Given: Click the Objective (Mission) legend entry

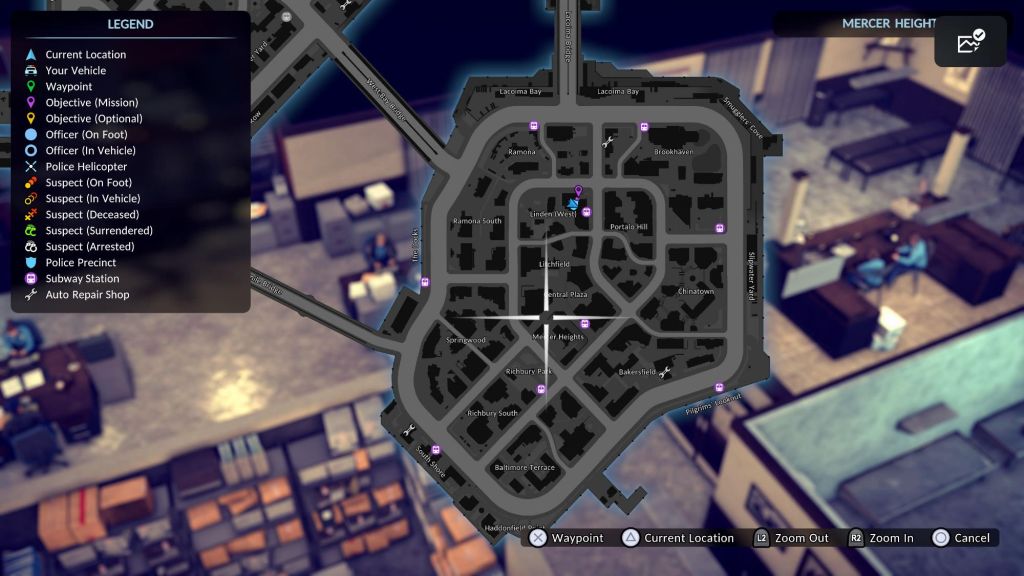Looking at the screenshot, I should click(x=92, y=103).
